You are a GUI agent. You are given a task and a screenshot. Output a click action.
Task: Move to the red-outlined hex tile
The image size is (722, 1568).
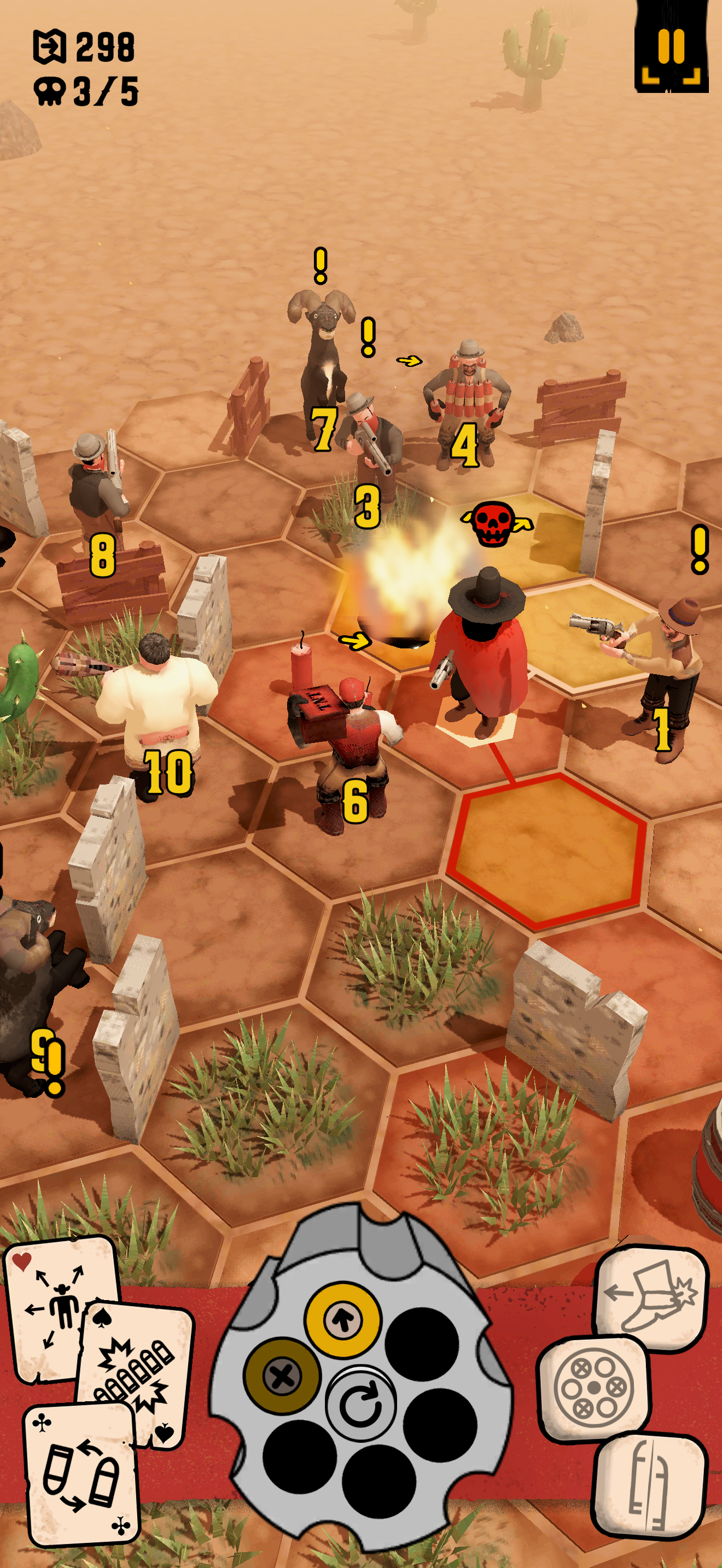click(x=548, y=850)
